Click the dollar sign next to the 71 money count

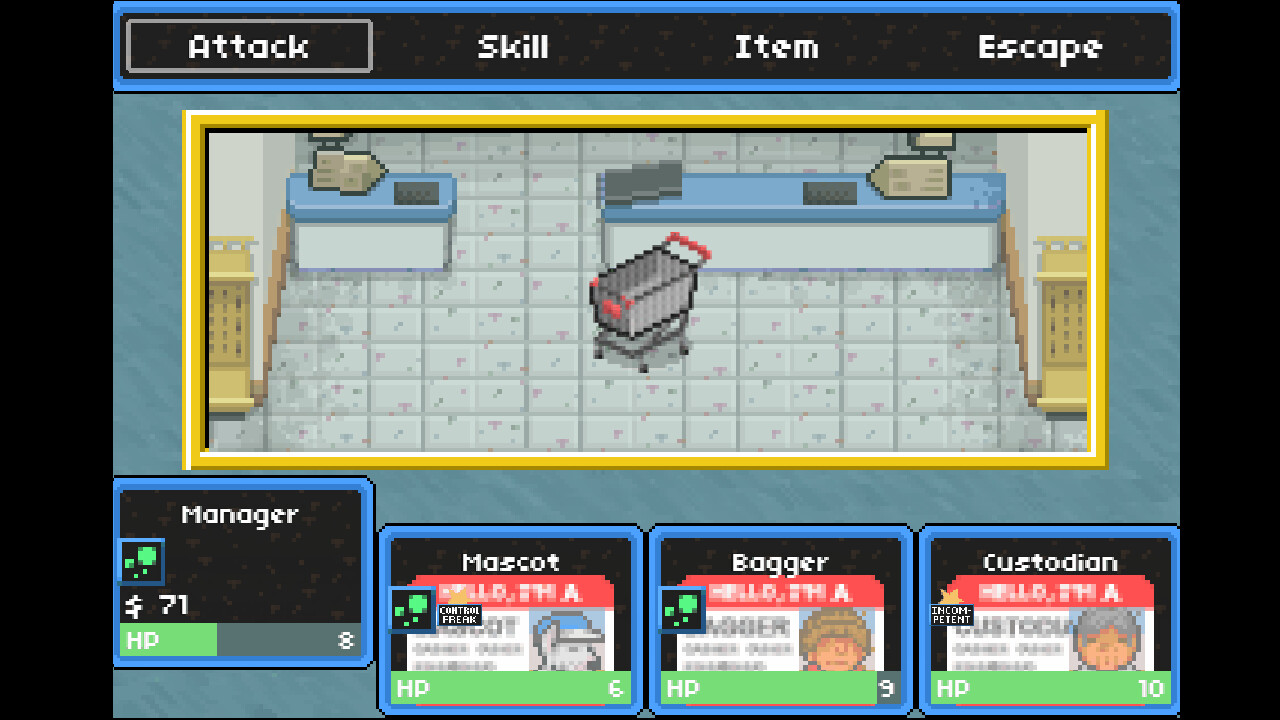(x=131, y=604)
